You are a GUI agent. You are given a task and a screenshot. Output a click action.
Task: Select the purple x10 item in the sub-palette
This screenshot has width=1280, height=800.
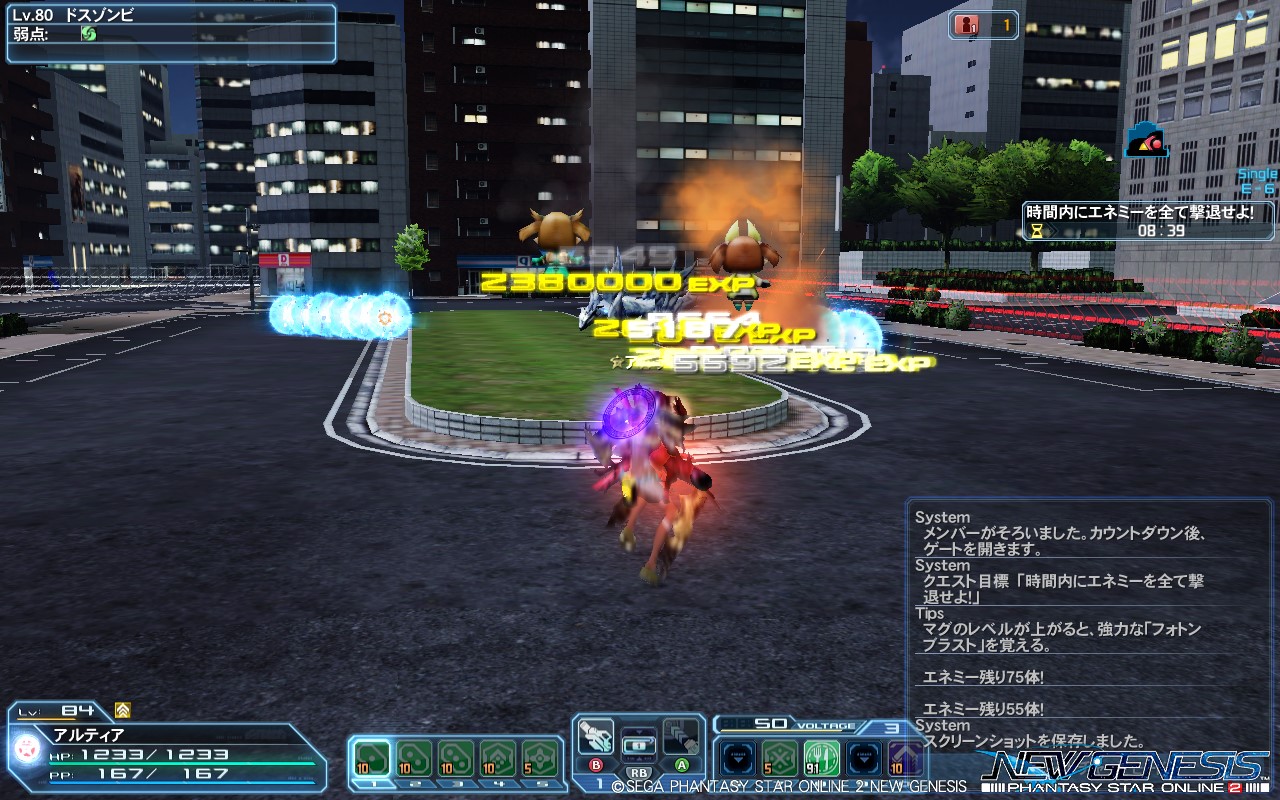point(905,756)
